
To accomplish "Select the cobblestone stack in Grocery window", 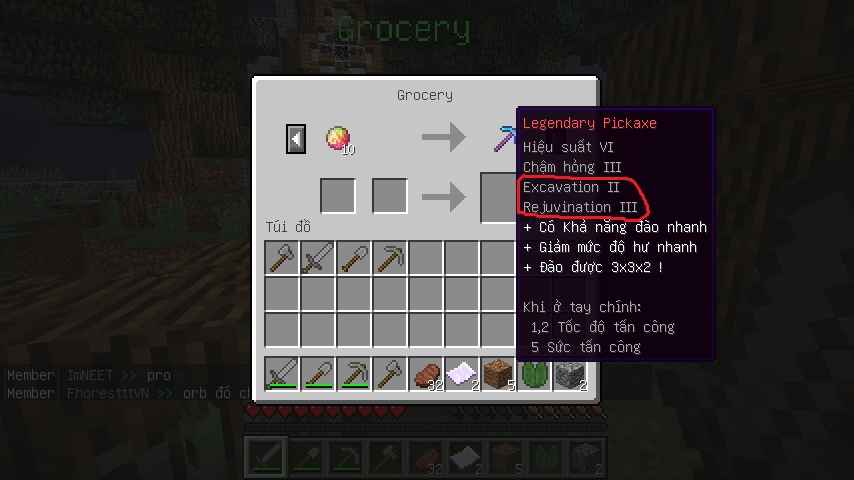I will tap(570, 373).
